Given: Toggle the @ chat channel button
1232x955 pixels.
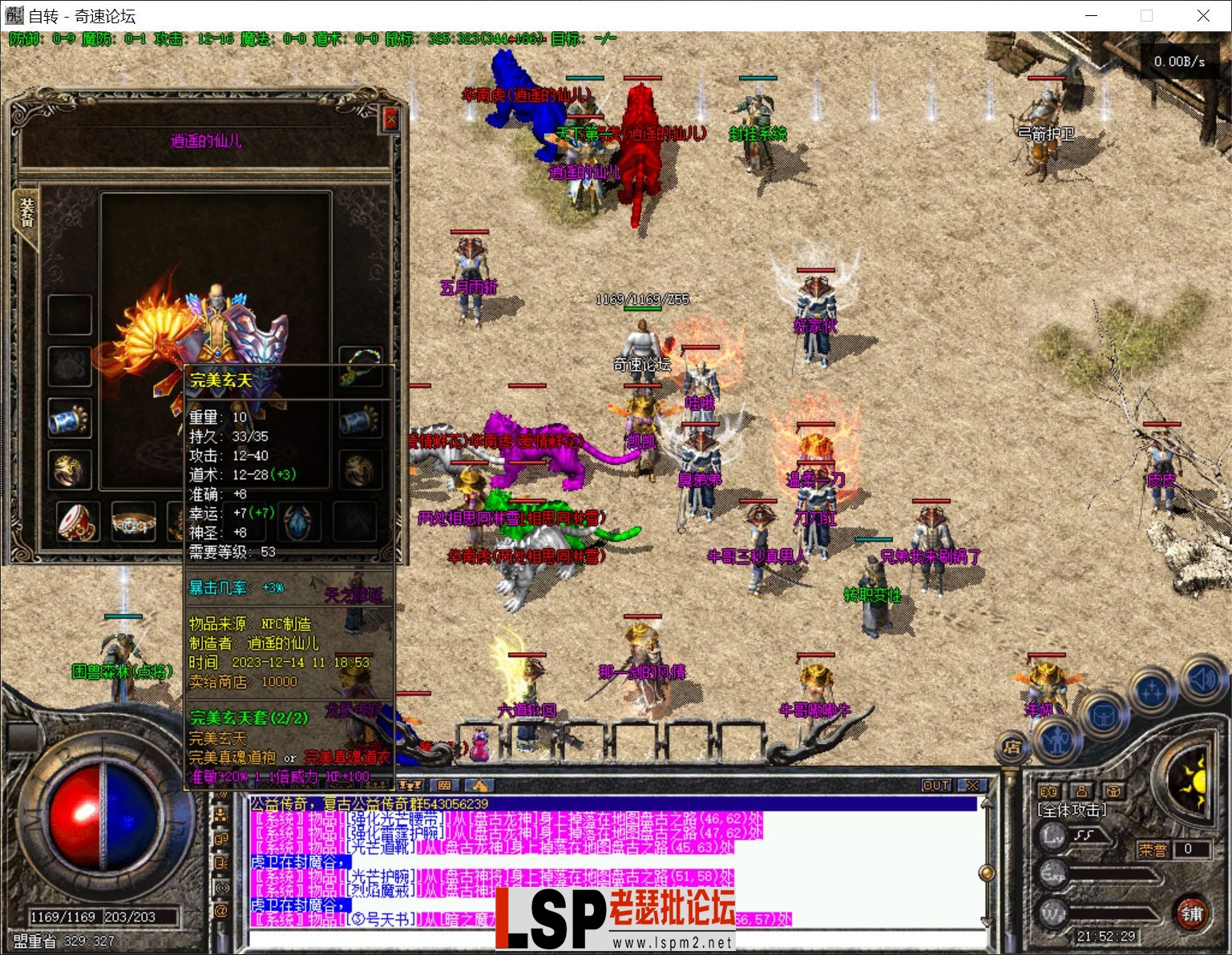Looking at the screenshot, I should click(x=221, y=911).
